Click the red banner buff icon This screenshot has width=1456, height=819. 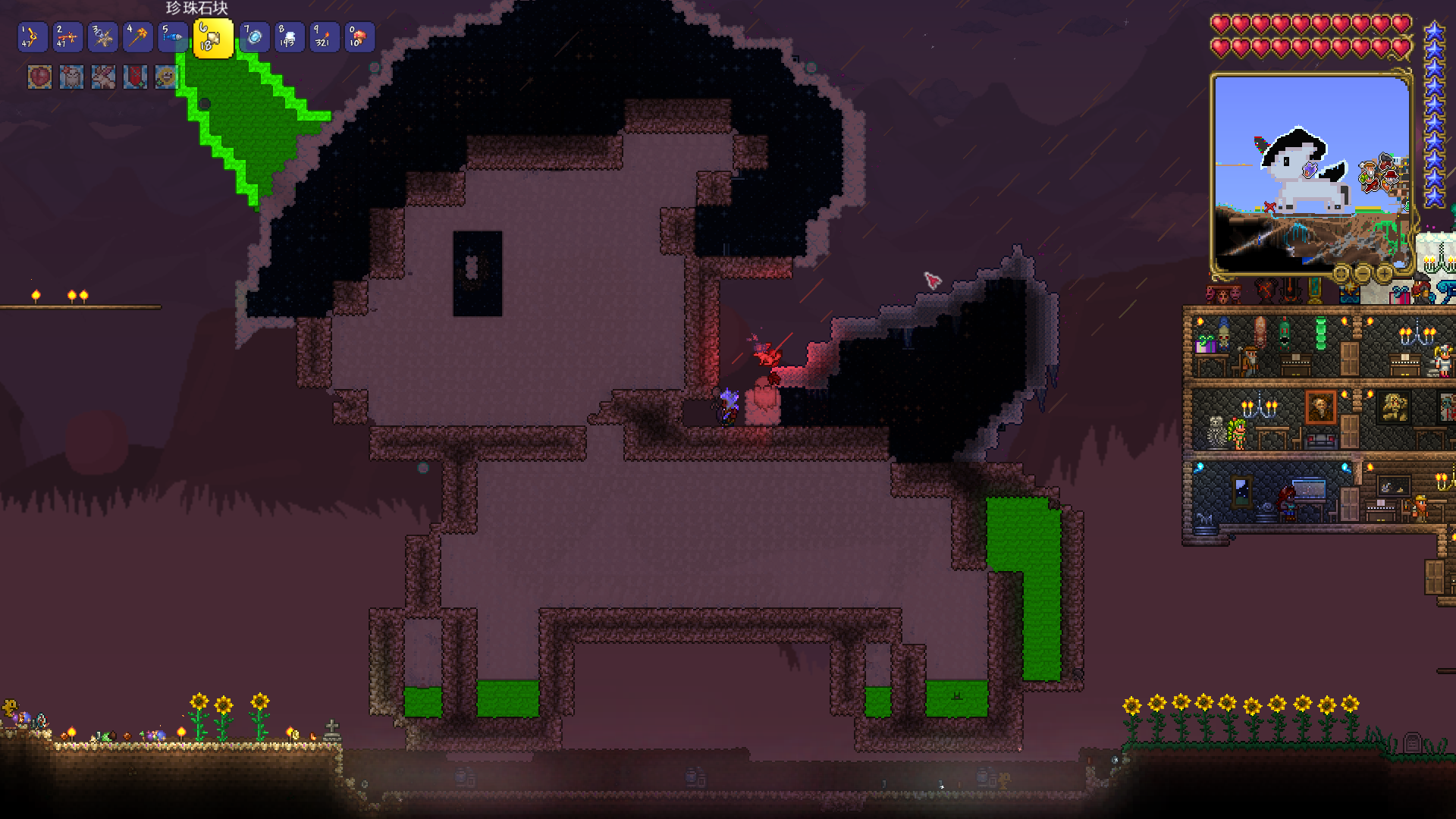(135, 77)
